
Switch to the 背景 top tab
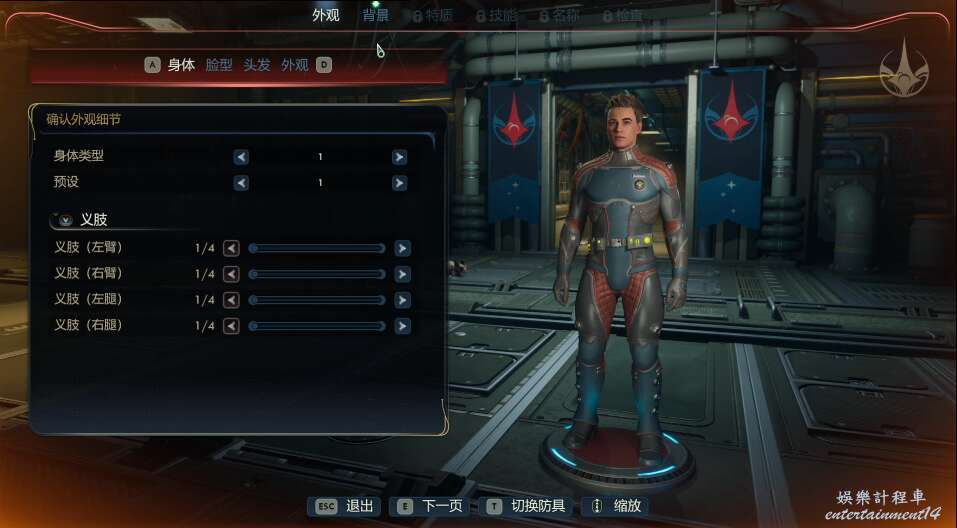376,16
